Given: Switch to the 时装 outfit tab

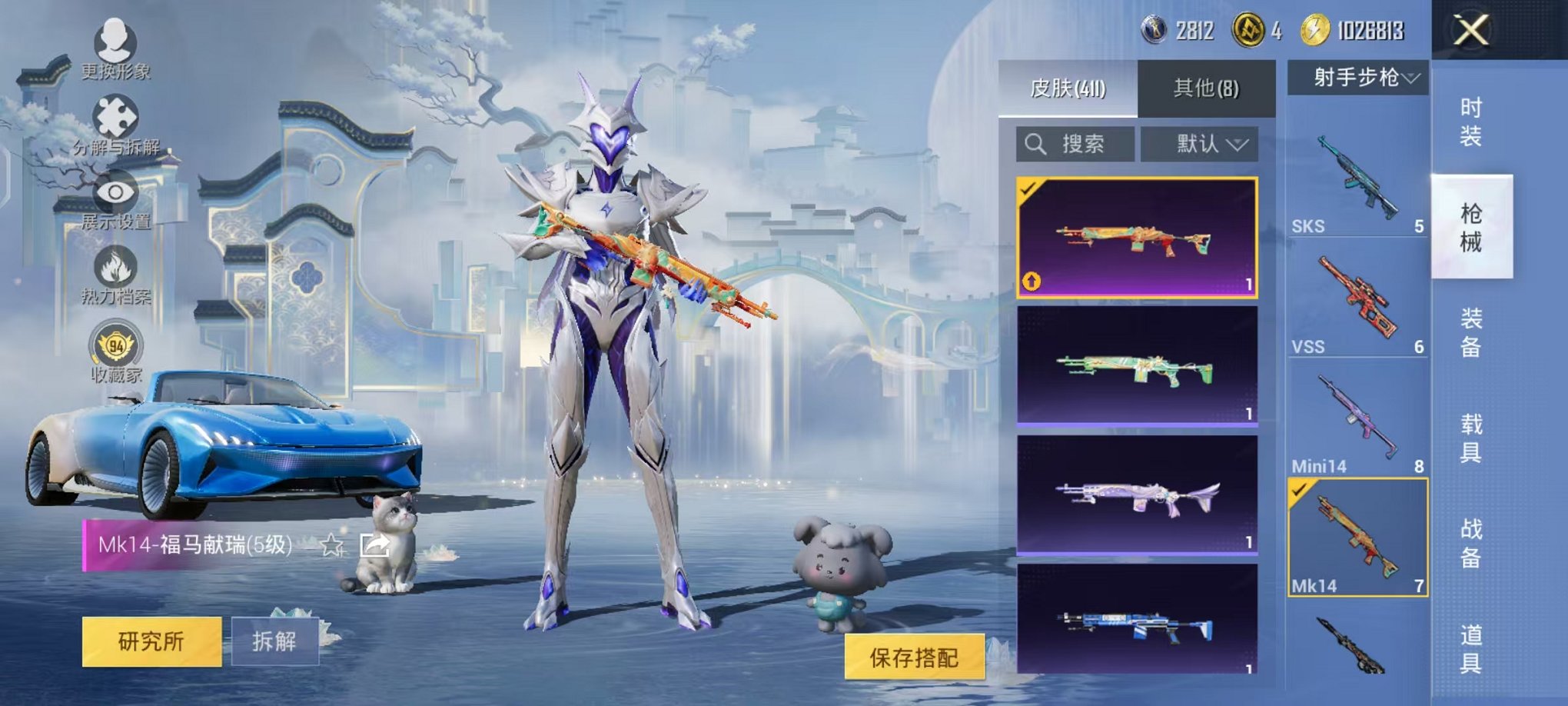Looking at the screenshot, I should 1470,122.
